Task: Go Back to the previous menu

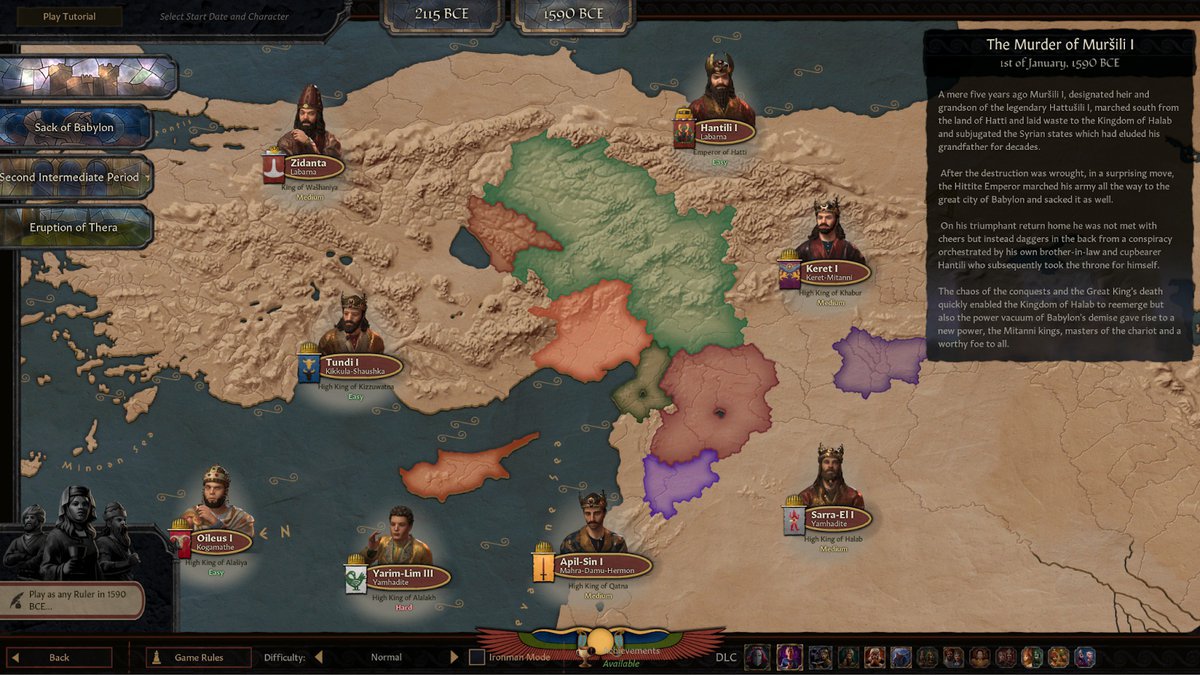Action: tap(59, 657)
